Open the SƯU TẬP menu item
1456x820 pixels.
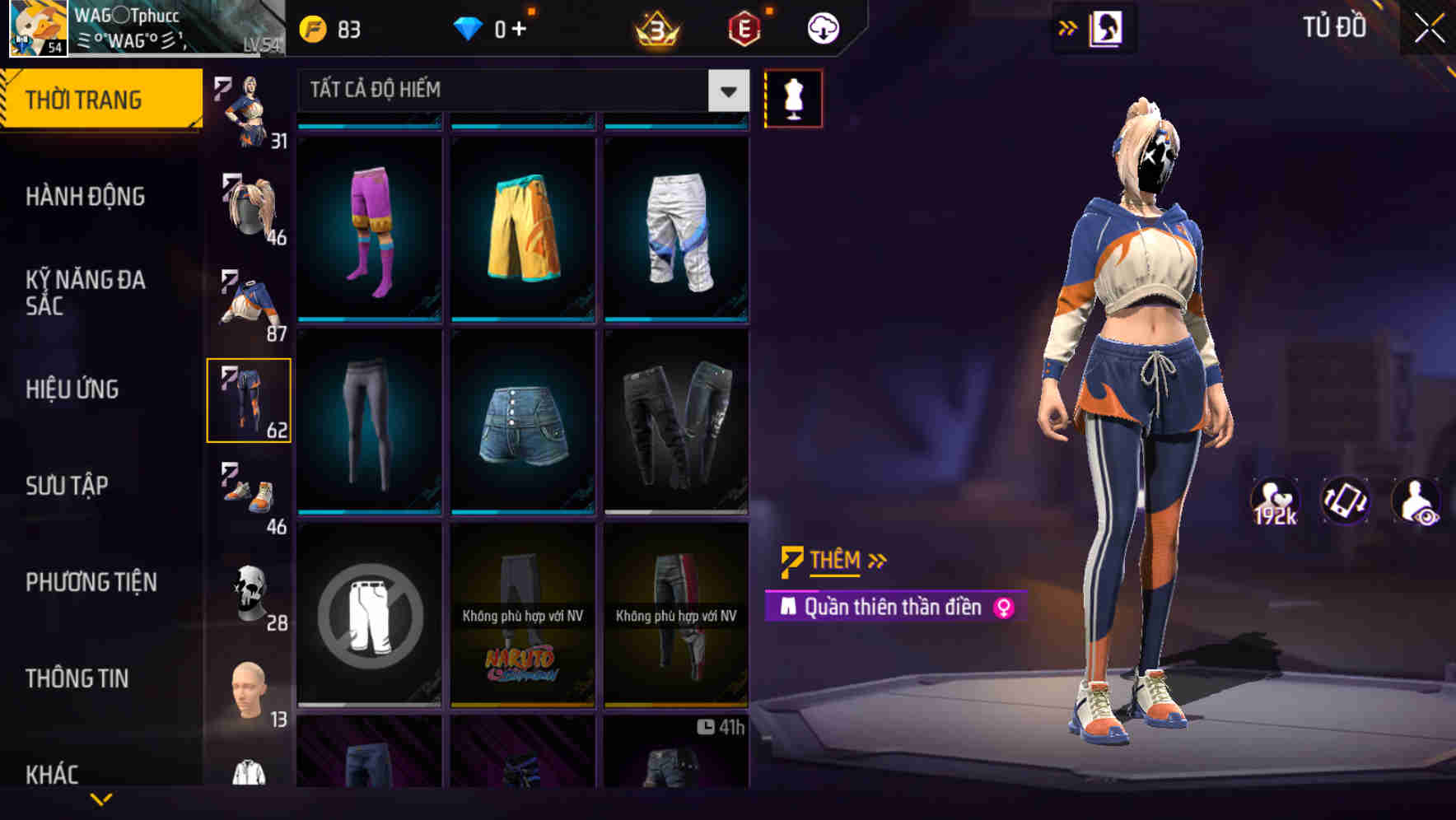66,486
